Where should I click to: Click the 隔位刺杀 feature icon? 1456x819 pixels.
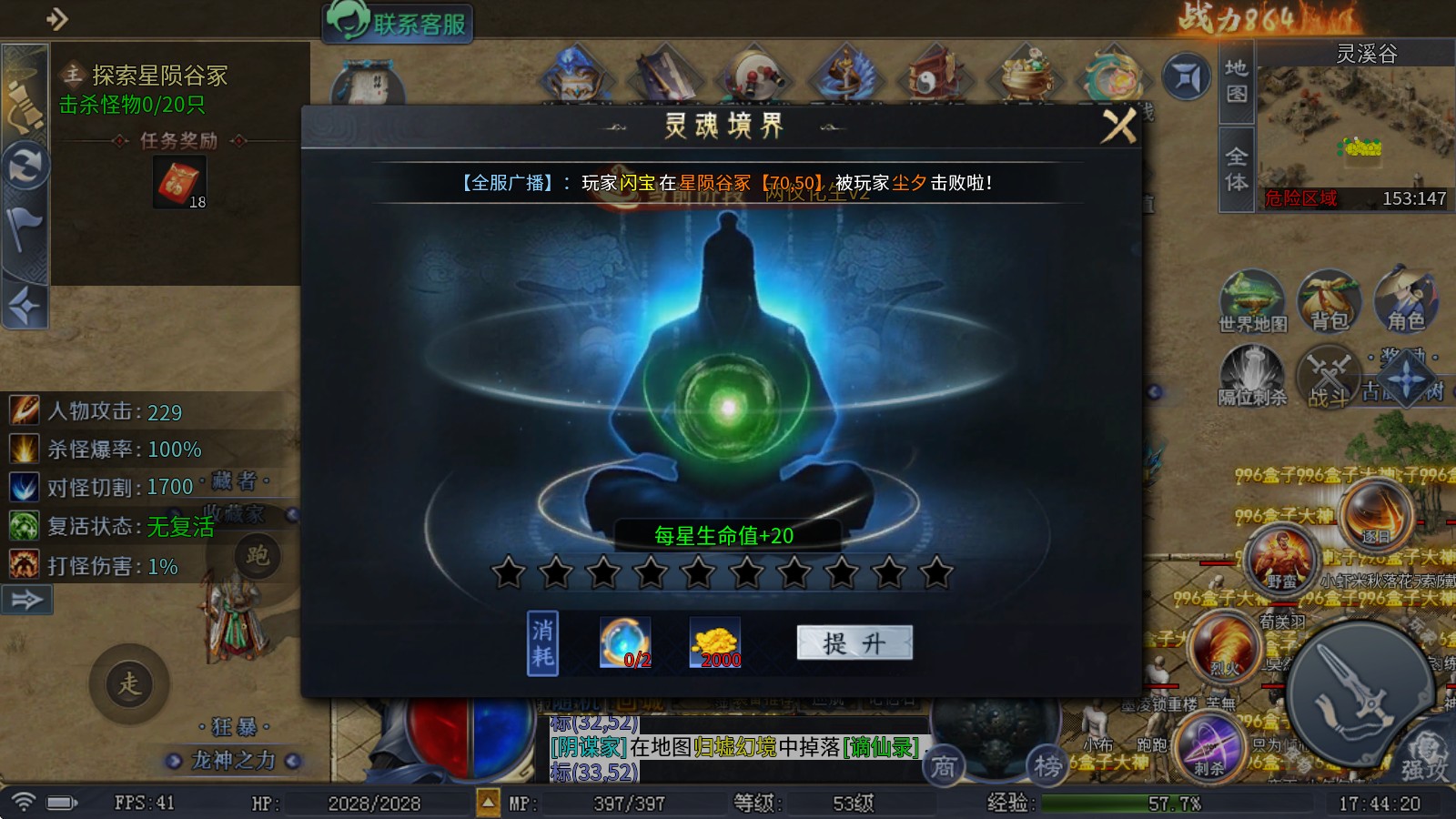click(1254, 373)
